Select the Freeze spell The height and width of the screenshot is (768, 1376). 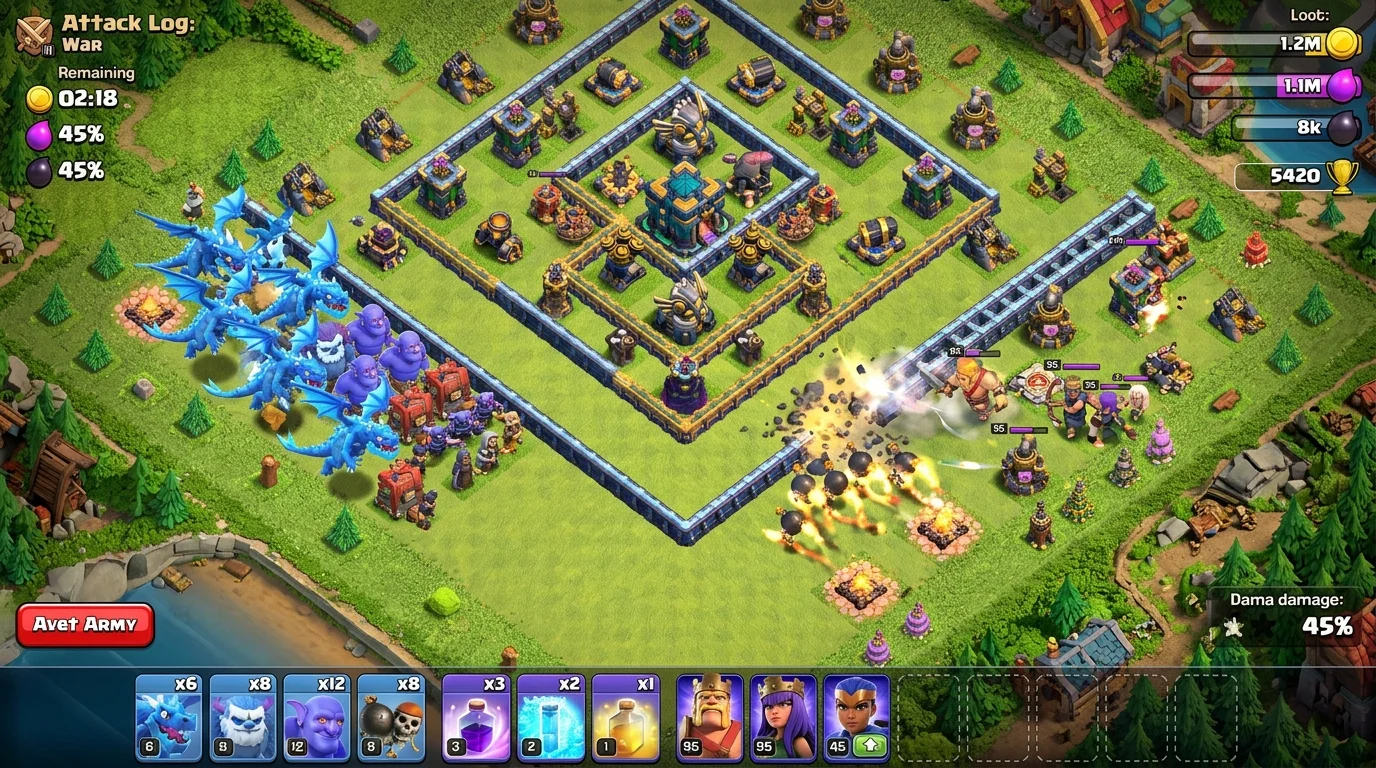[551, 714]
